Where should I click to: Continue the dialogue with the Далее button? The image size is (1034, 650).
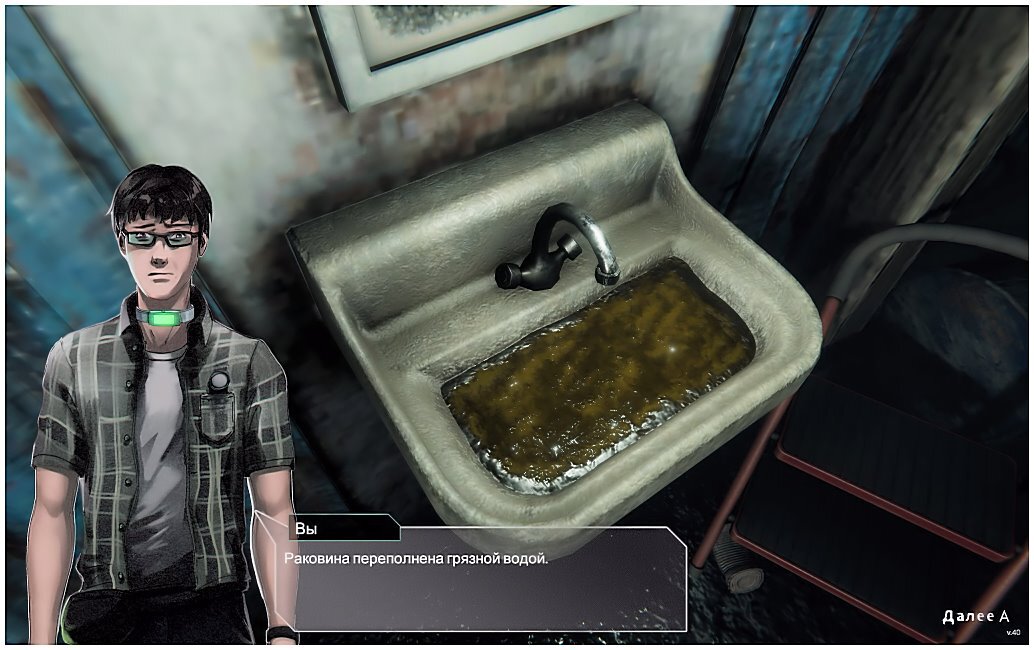[975, 616]
